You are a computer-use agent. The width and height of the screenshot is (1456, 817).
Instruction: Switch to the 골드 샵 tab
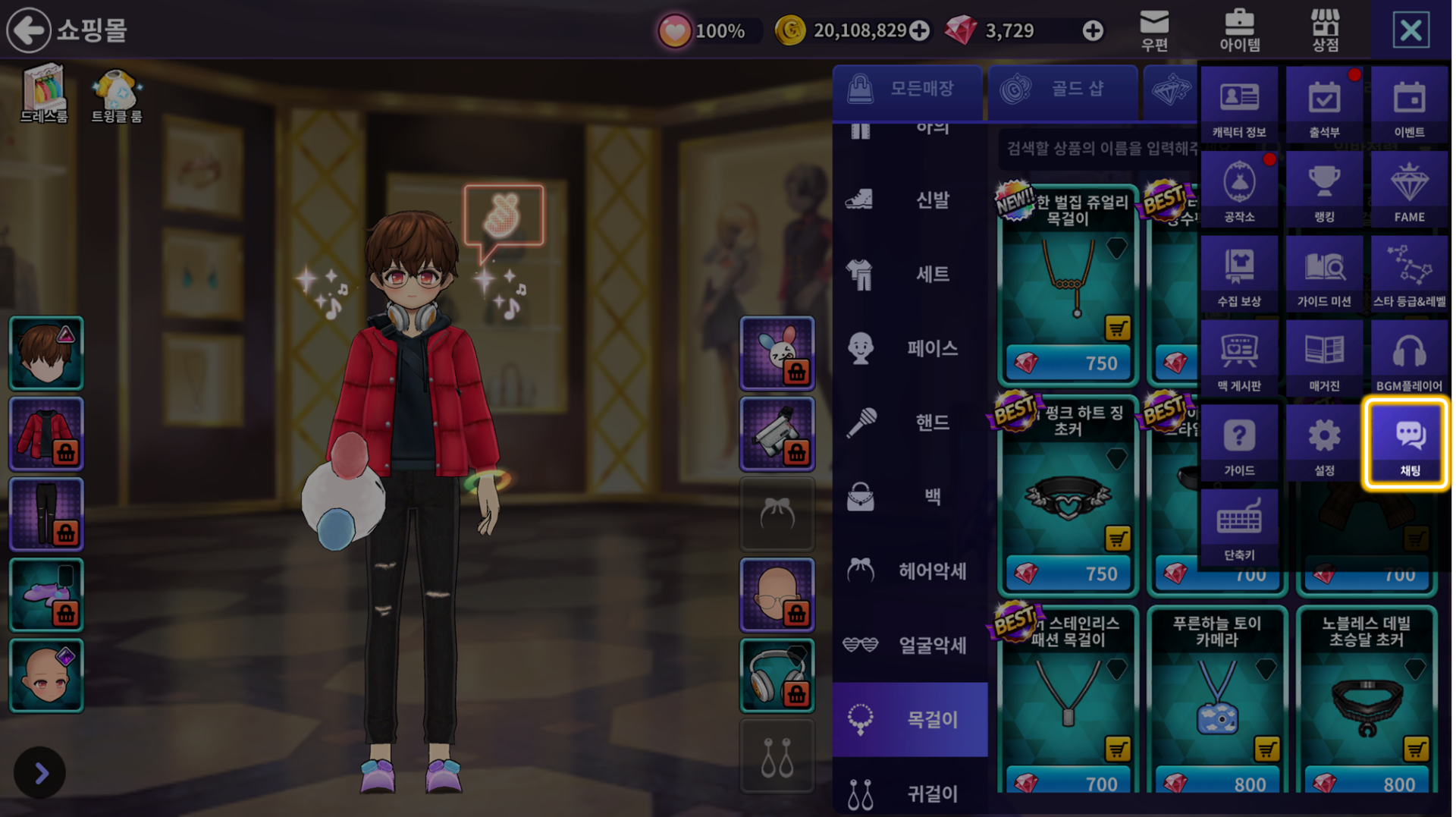pos(1062,90)
